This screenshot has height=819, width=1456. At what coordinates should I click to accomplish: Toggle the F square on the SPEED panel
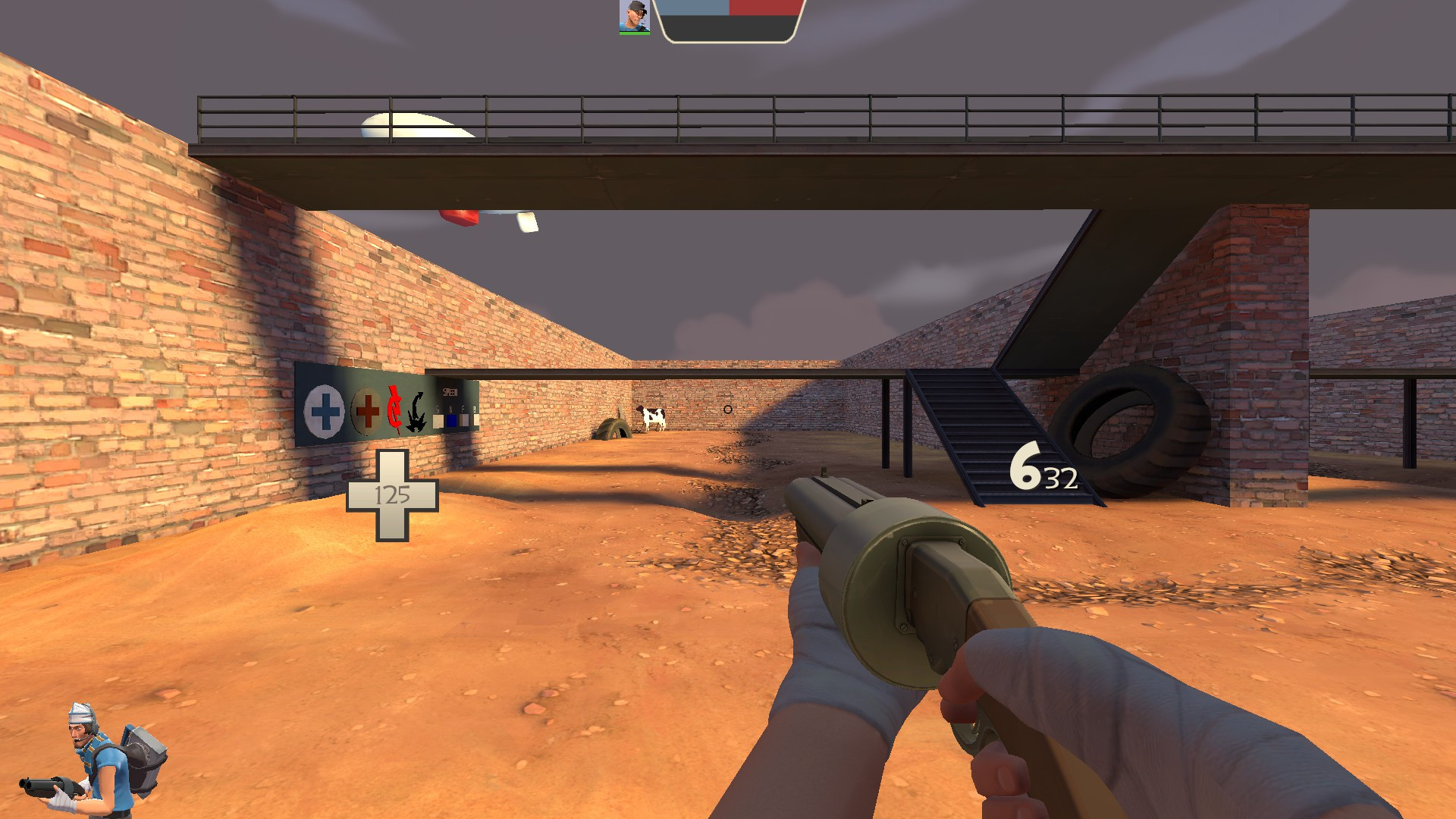tap(464, 421)
